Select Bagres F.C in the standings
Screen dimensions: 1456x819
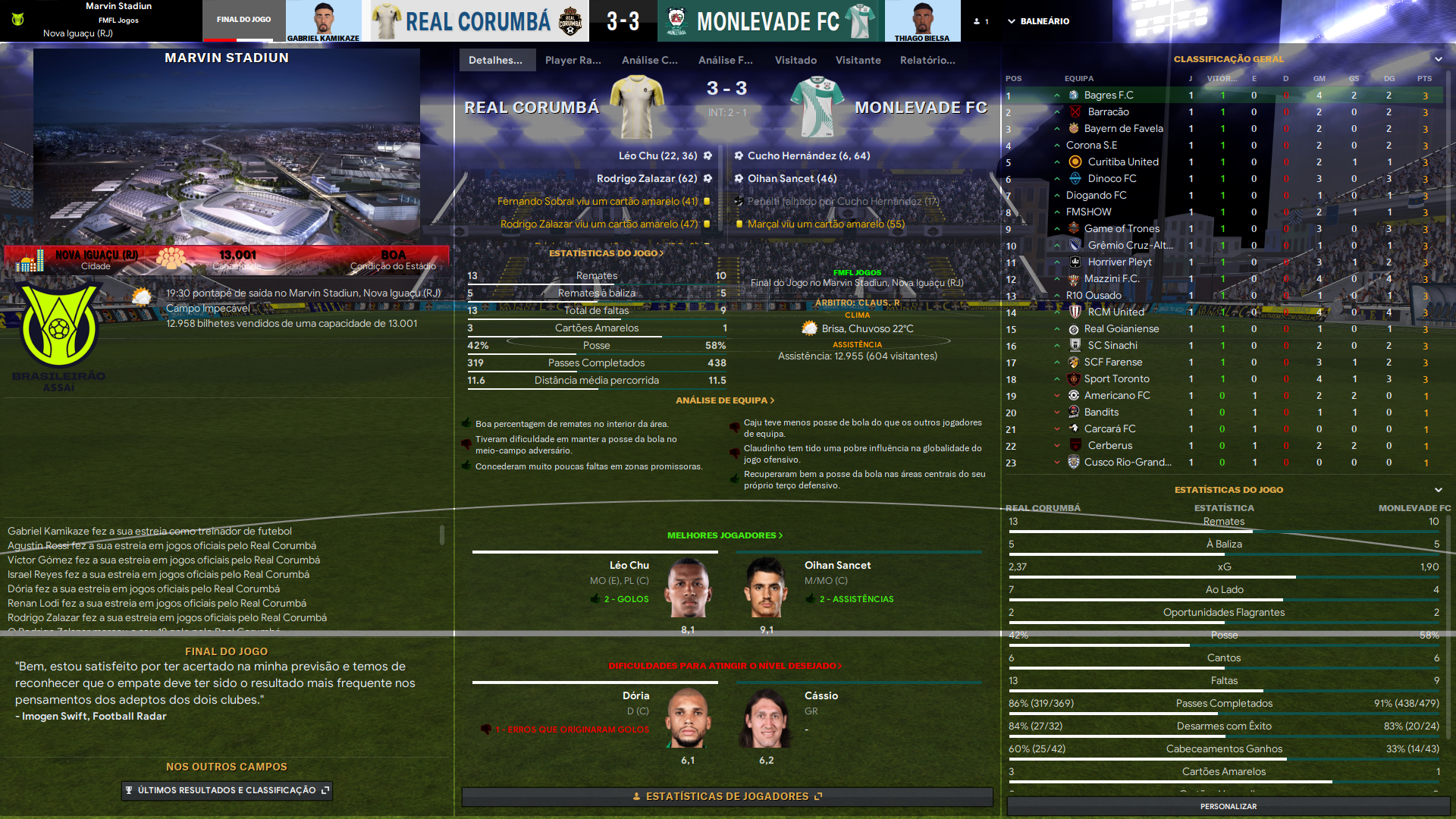[x=1108, y=96]
